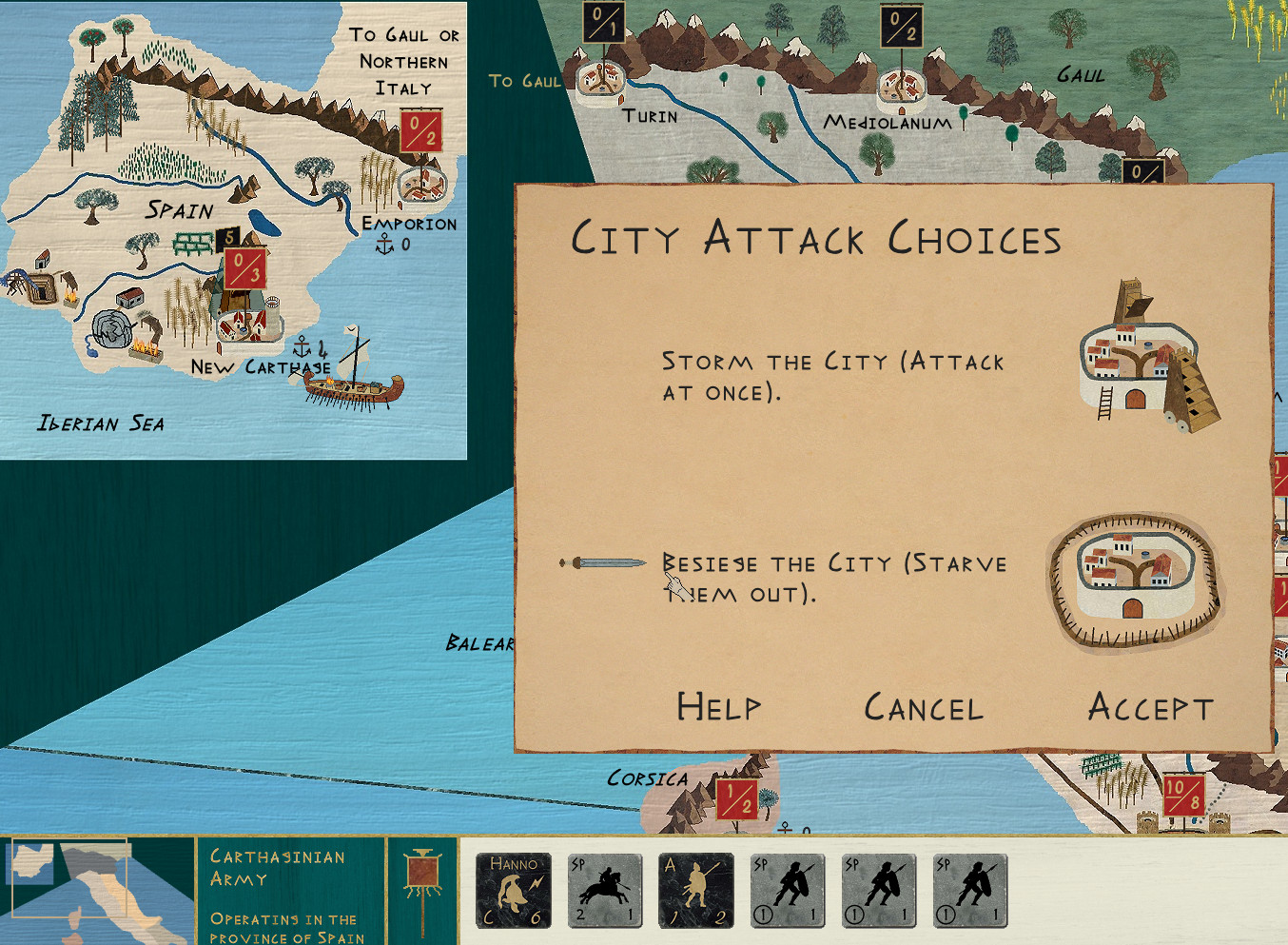
Task: Accept the chosen city attack
Action: point(1151,707)
